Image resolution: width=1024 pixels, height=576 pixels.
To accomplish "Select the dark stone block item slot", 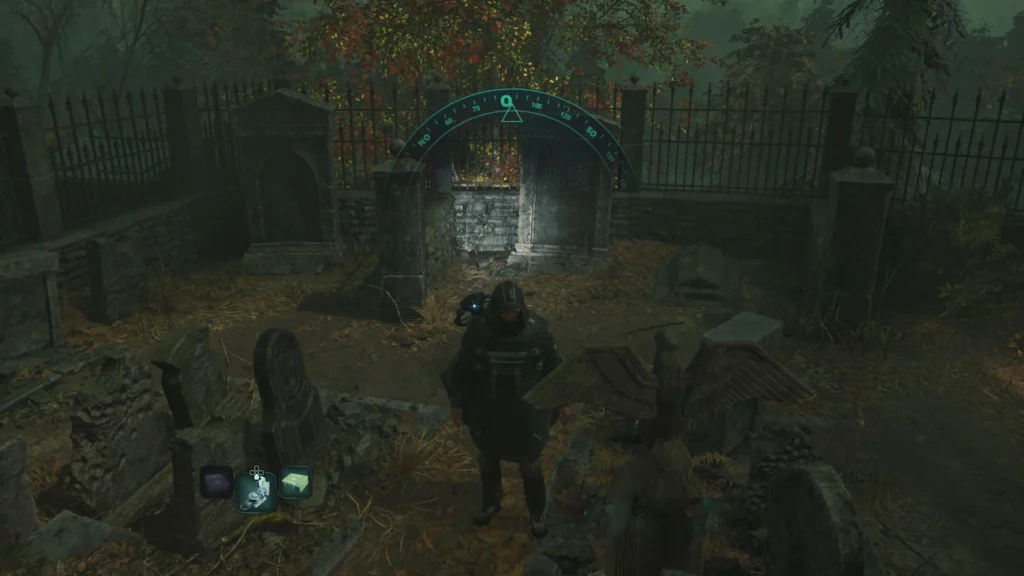I will click(215, 482).
